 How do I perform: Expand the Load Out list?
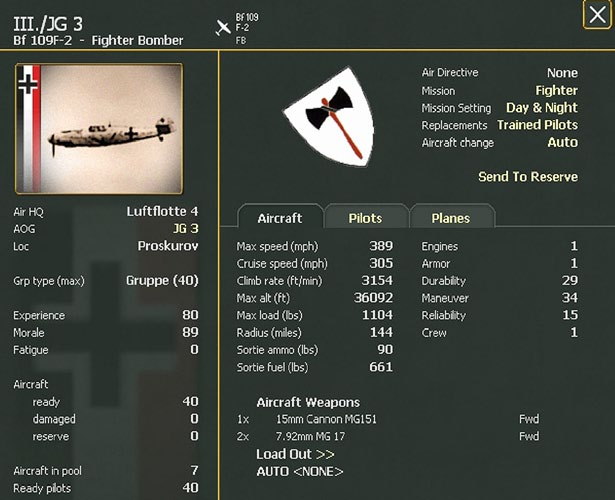pyautogui.click(x=295, y=454)
